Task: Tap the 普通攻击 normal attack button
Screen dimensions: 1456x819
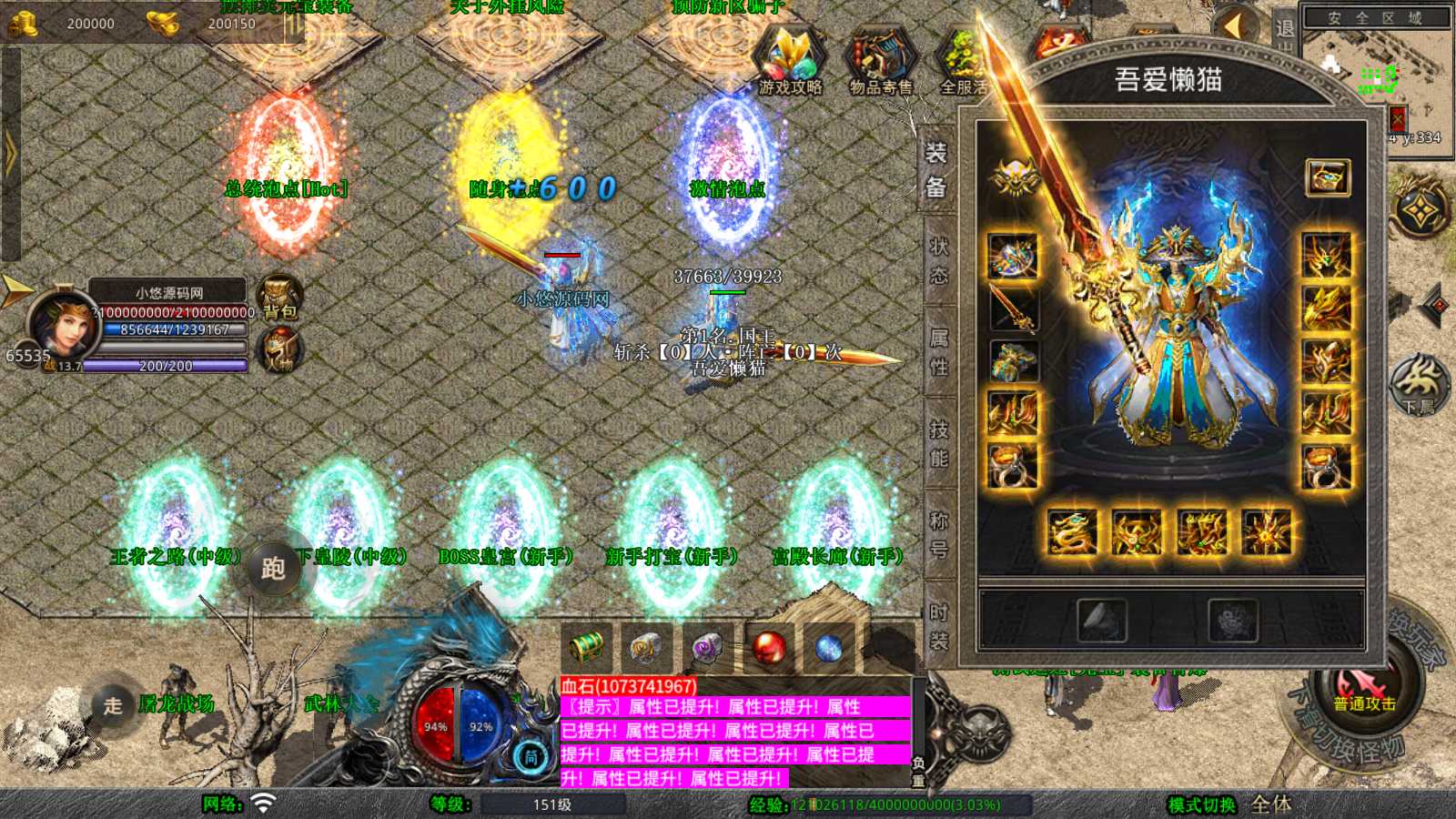Action: [x=1363, y=692]
